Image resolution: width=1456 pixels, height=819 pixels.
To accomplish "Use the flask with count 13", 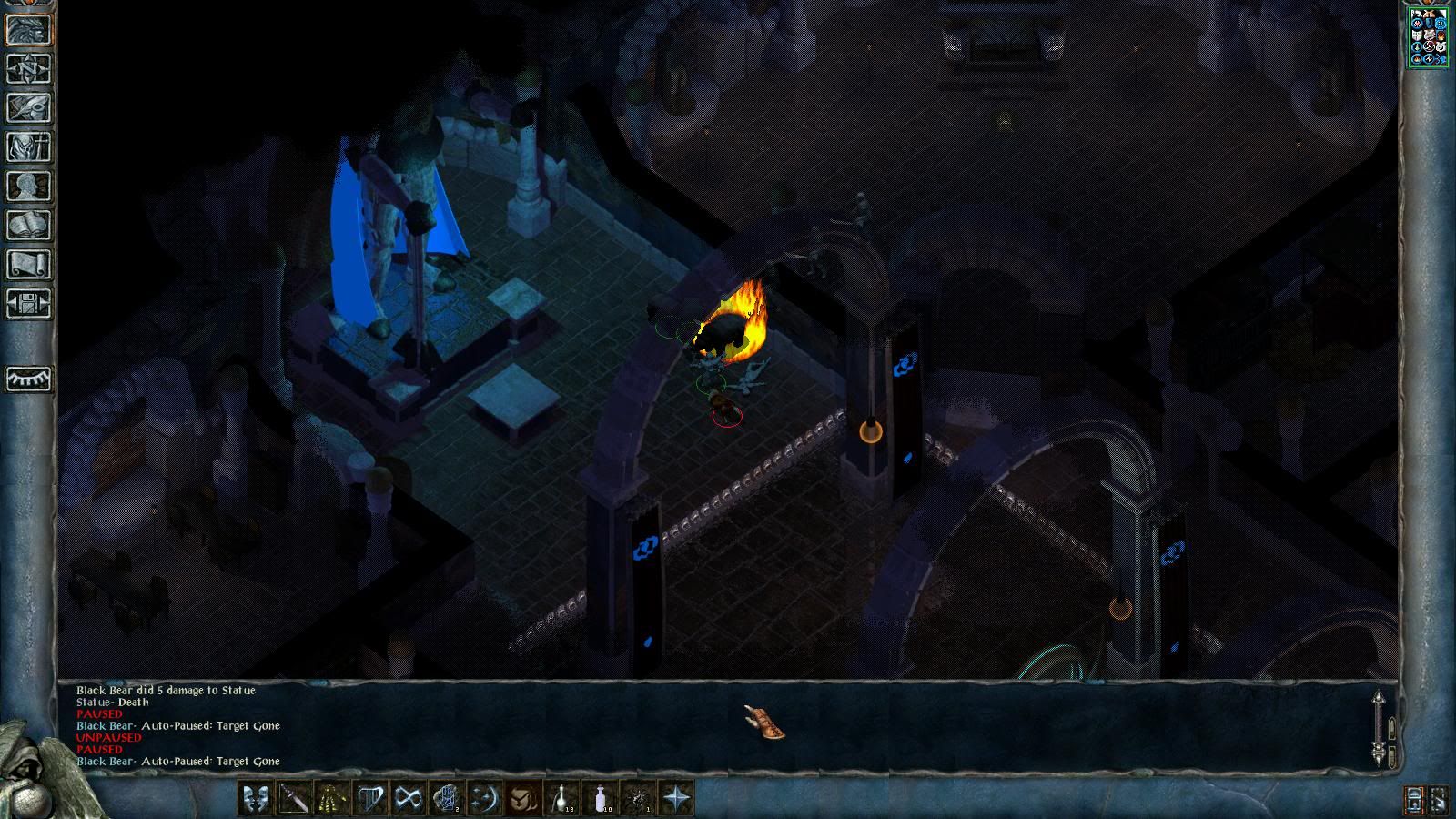I will (561, 799).
